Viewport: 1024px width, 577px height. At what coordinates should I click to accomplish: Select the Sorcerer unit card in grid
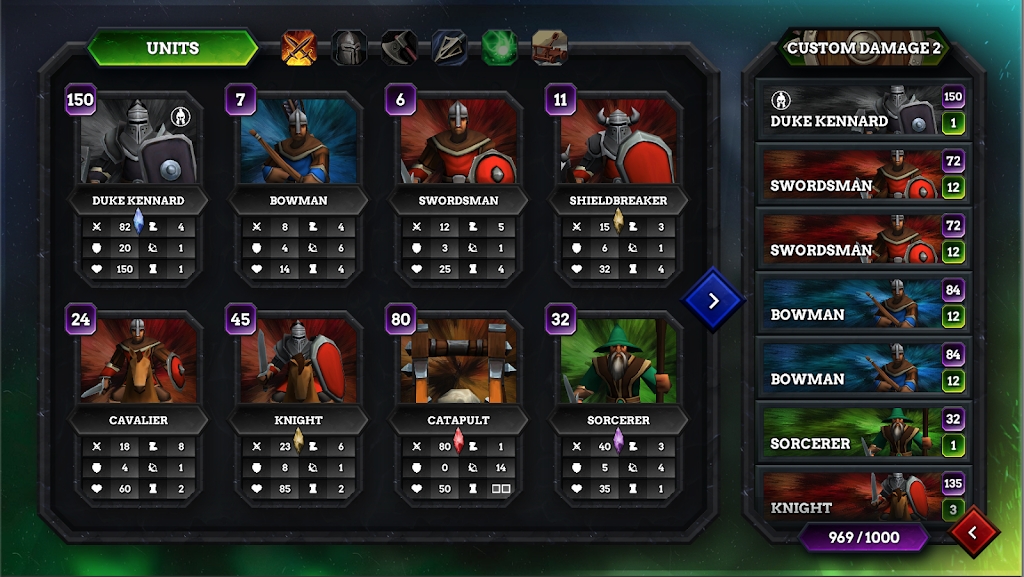(618, 365)
